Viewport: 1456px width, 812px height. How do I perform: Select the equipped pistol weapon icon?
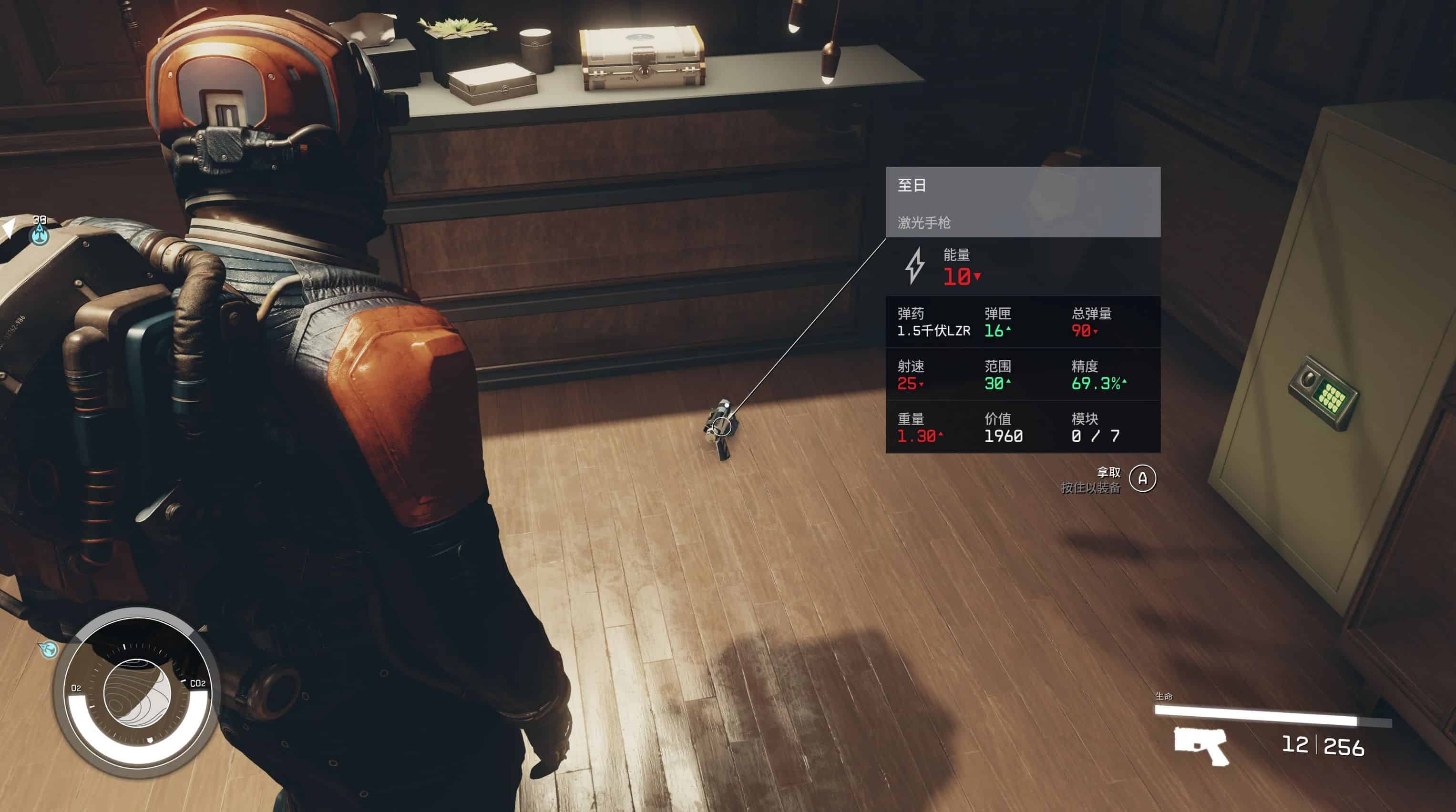point(1200,745)
